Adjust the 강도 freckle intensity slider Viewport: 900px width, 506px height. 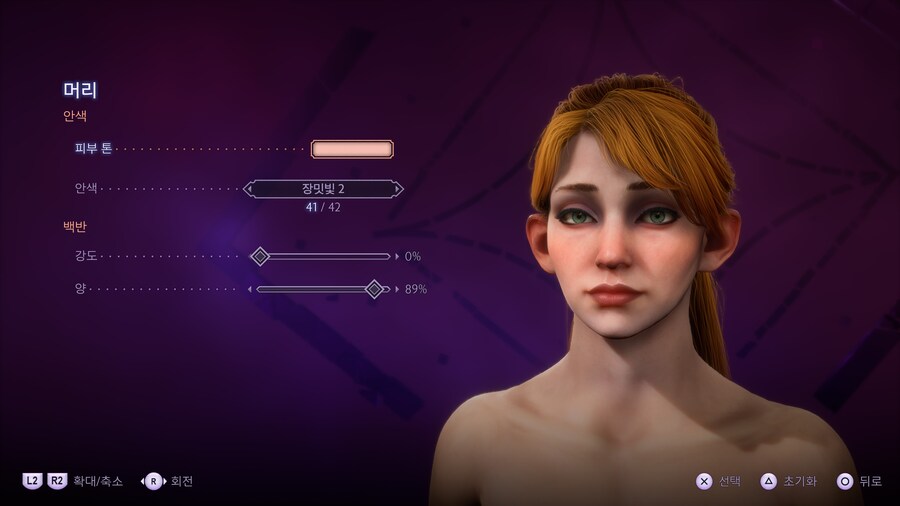click(x=260, y=256)
